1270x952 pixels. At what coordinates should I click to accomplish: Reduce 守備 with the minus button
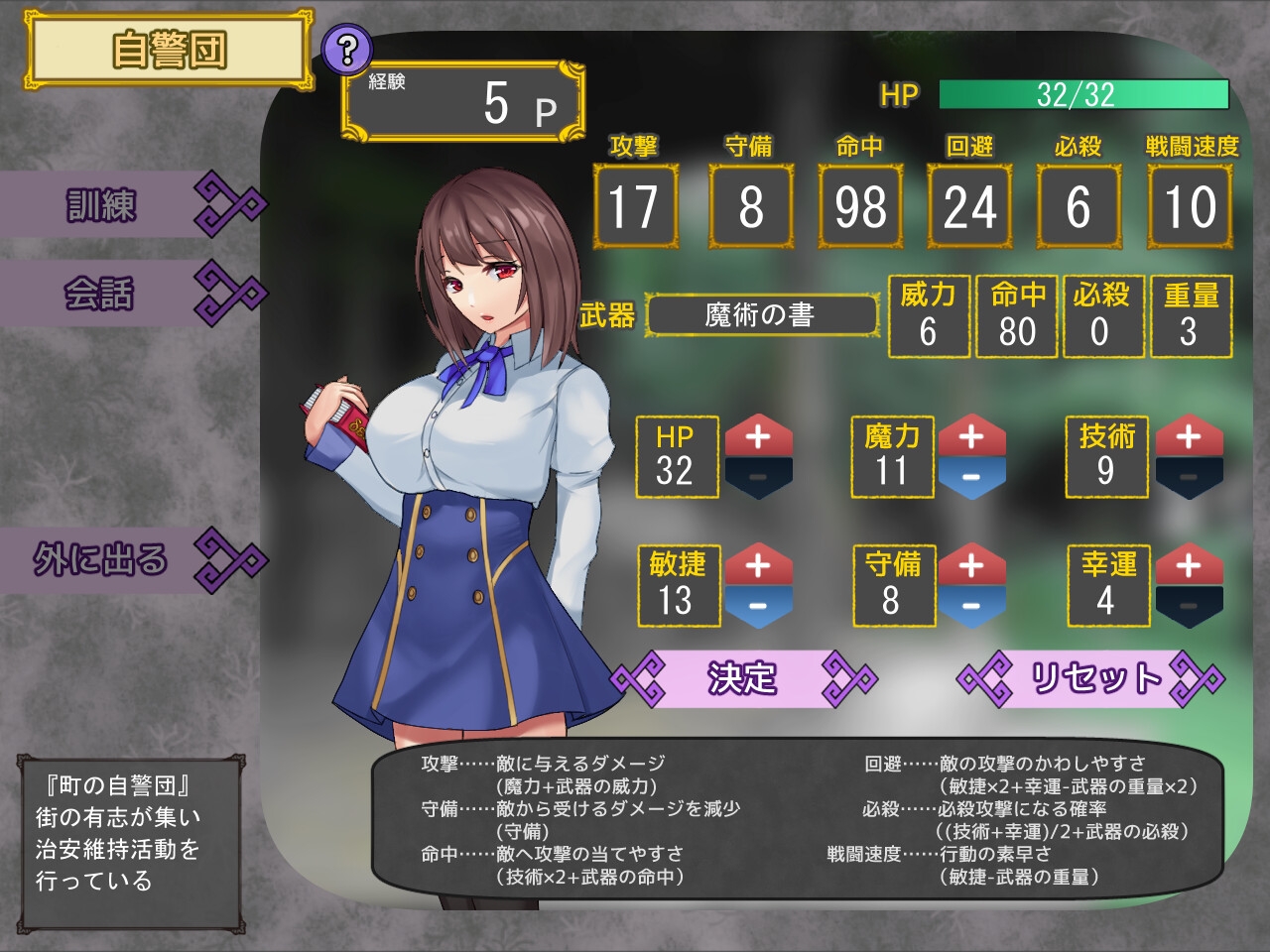pos(971,606)
